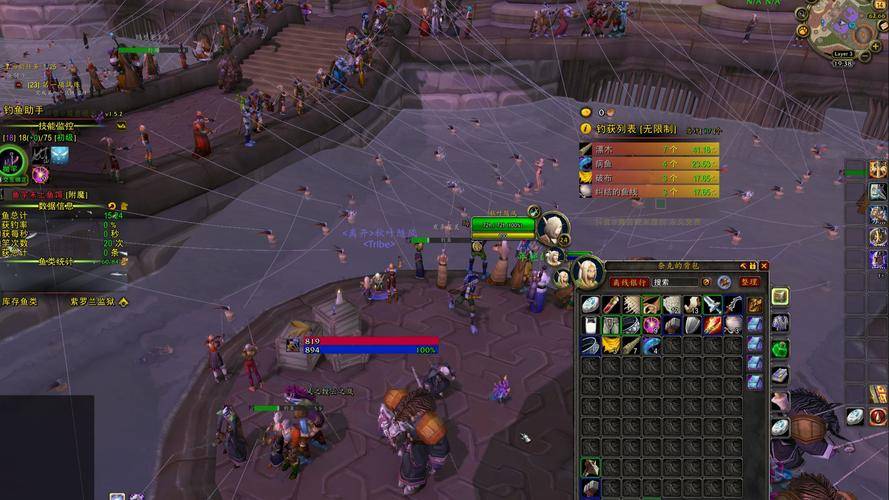Focus the 搜索 search box in the bag

[676, 282]
